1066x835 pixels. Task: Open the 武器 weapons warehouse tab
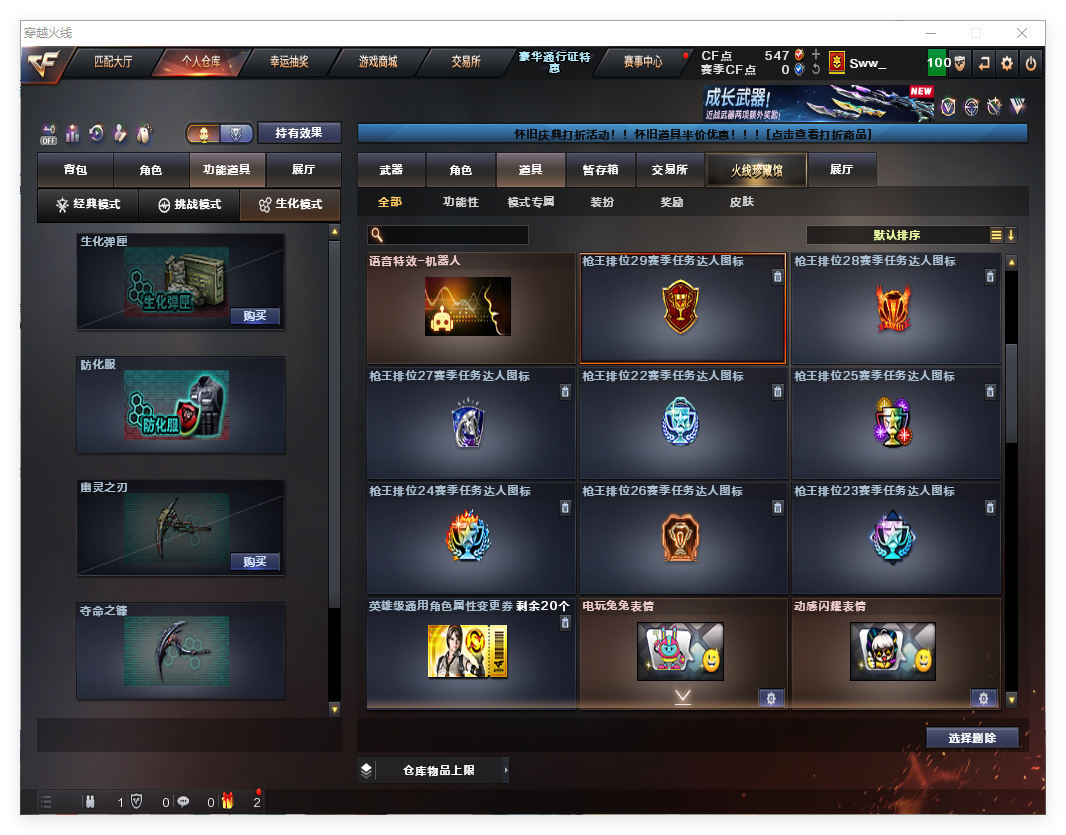[x=391, y=170]
